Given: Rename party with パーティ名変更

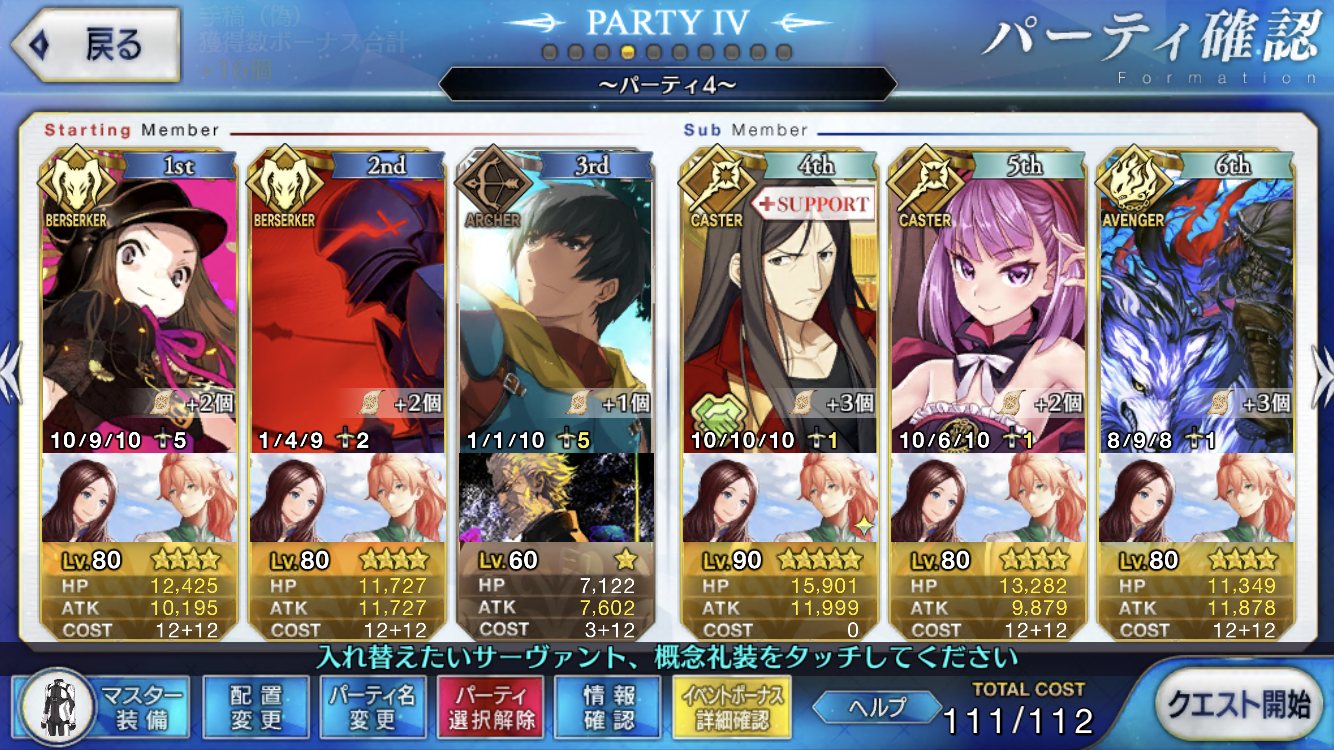Looking at the screenshot, I should (373, 707).
